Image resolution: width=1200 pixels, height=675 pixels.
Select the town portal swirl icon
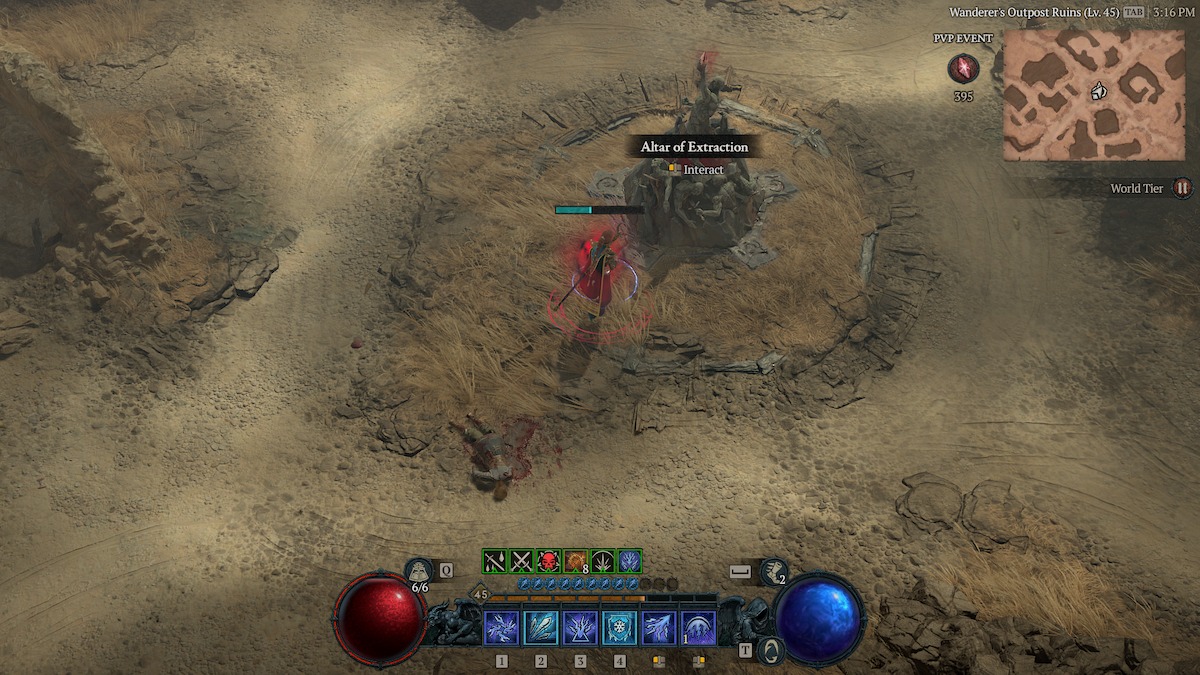[770, 650]
